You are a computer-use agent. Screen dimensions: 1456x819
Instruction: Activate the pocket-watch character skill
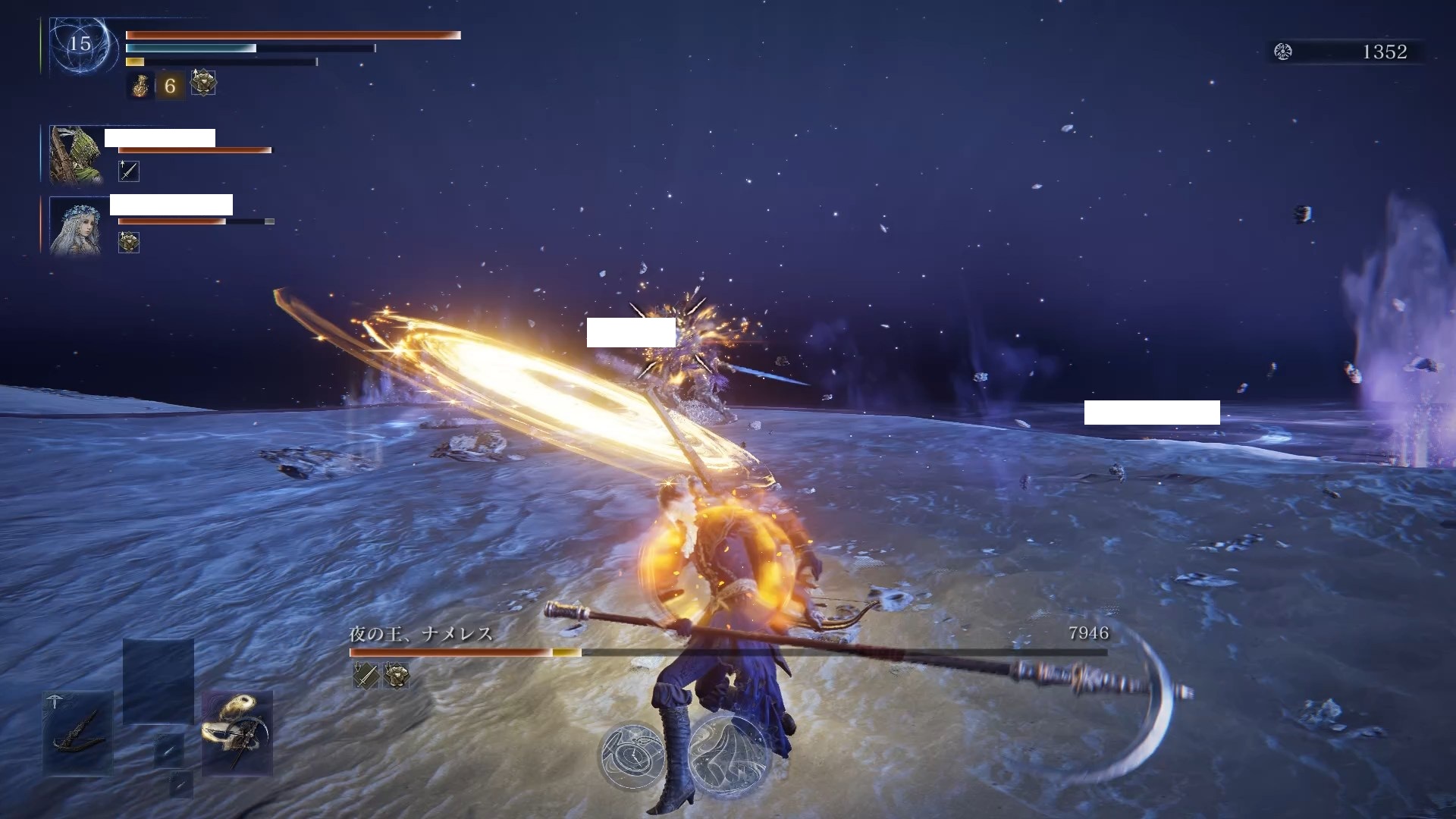(x=632, y=755)
